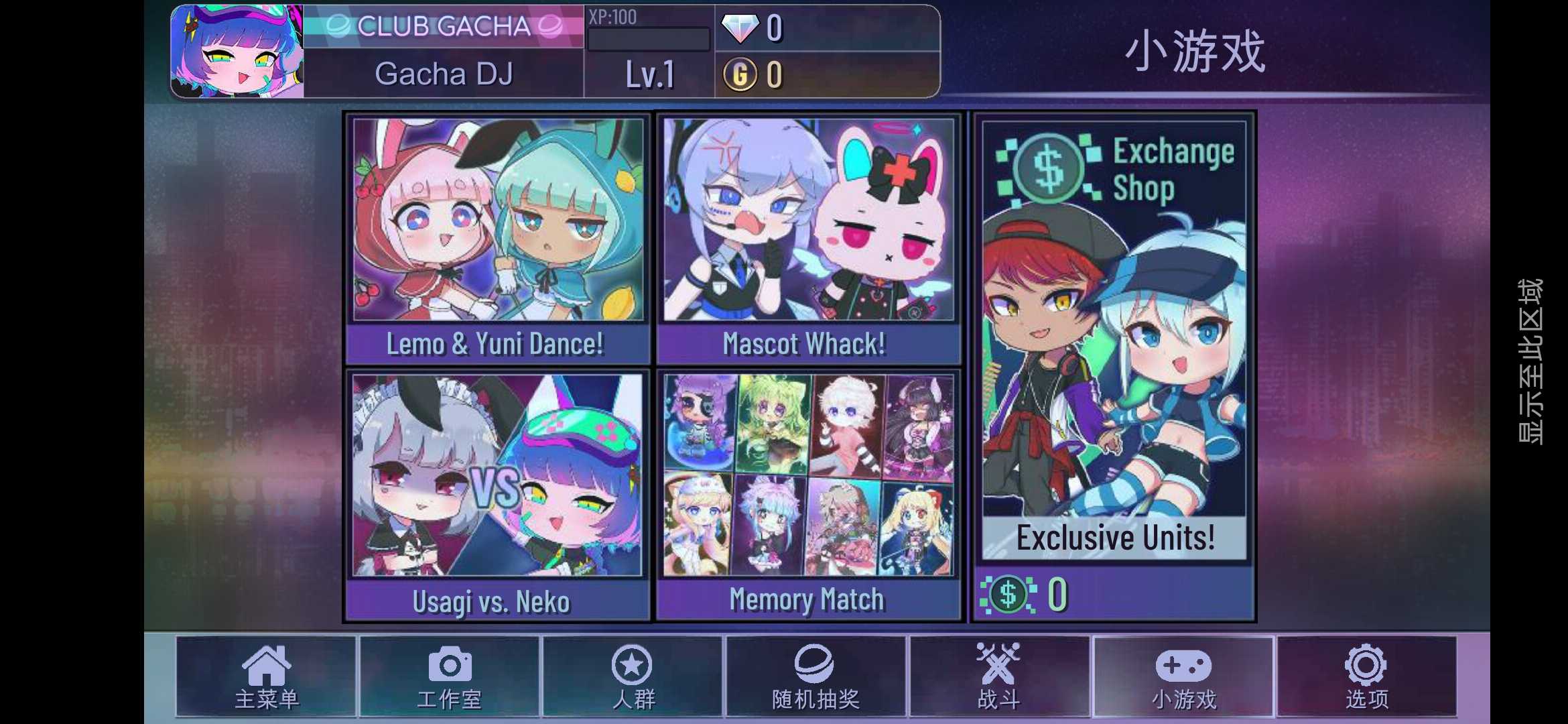The image size is (1568, 724).
Task: Tap the gold coin currency icon
Action: coord(741,76)
